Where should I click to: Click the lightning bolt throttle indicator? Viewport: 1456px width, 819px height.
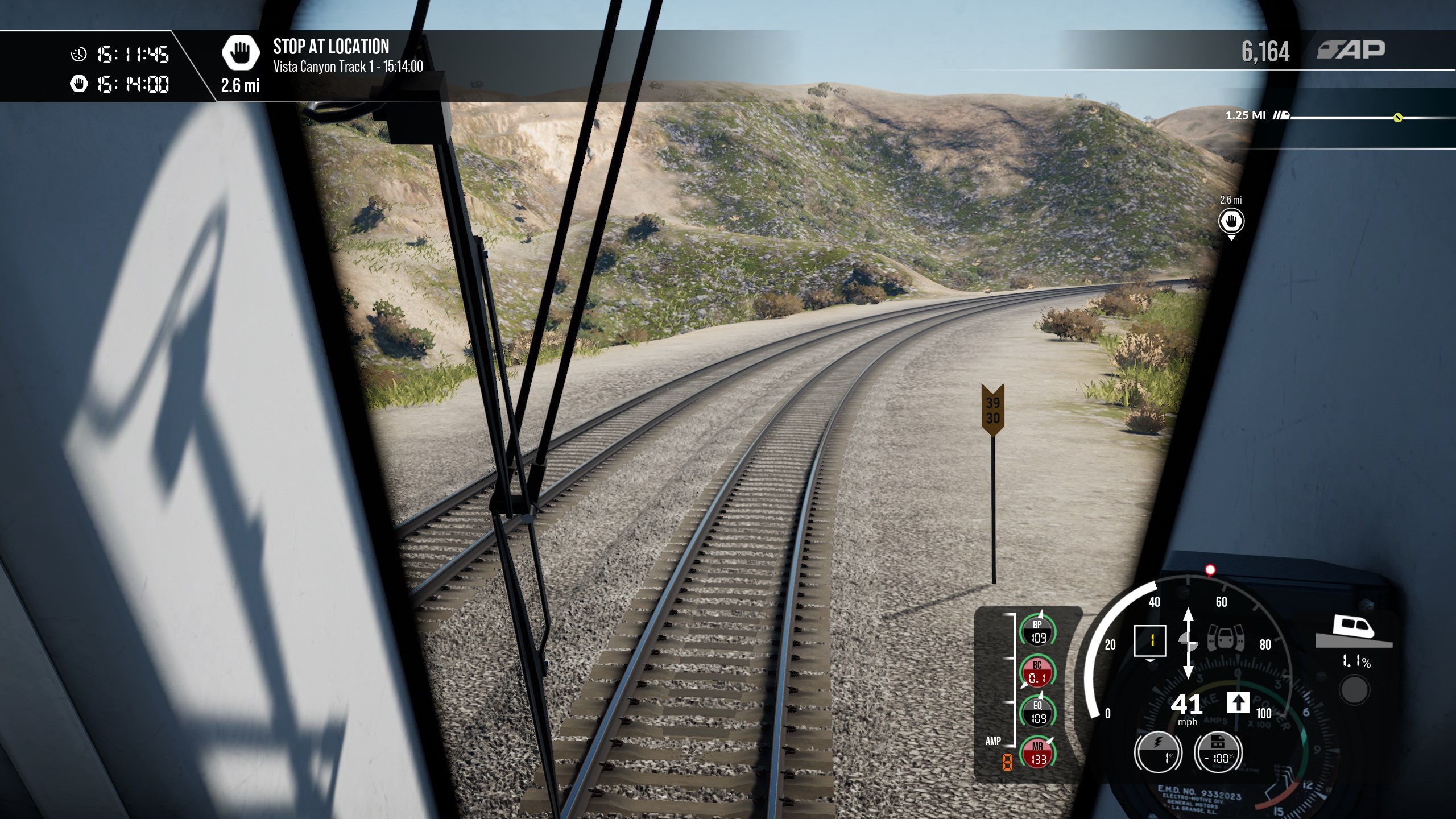coord(1158,752)
